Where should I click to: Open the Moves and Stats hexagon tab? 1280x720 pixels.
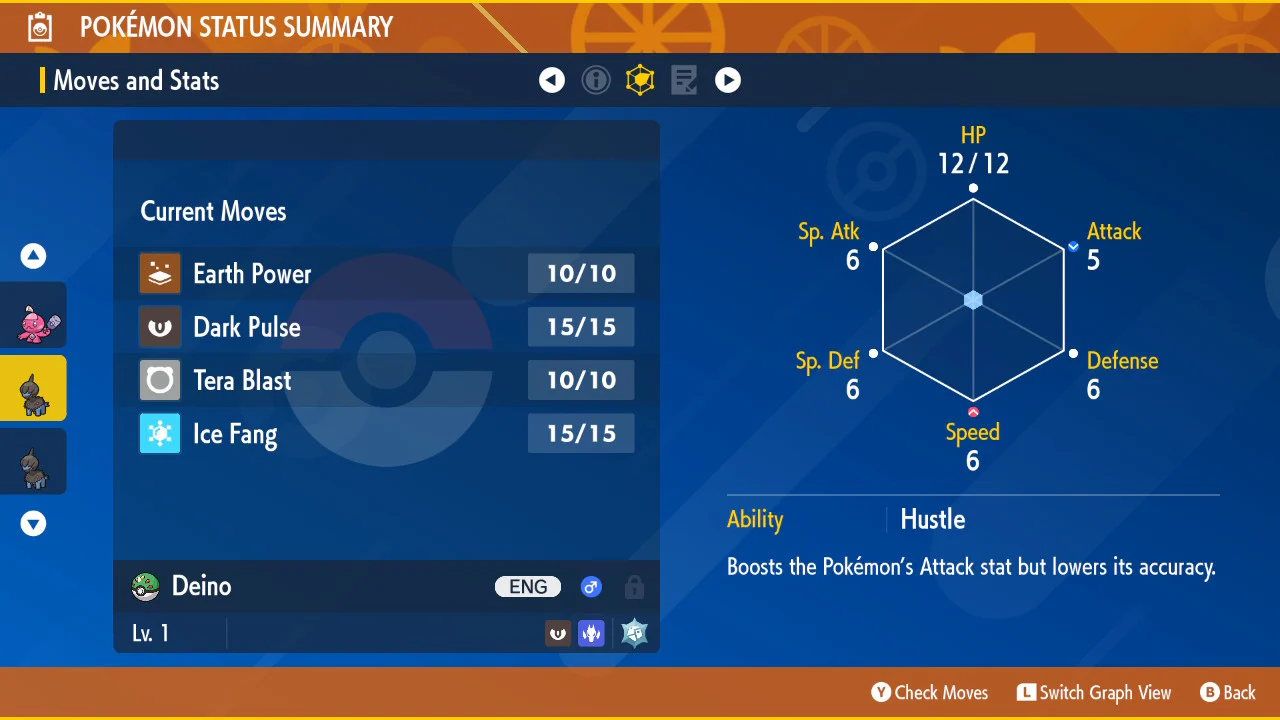pos(640,80)
